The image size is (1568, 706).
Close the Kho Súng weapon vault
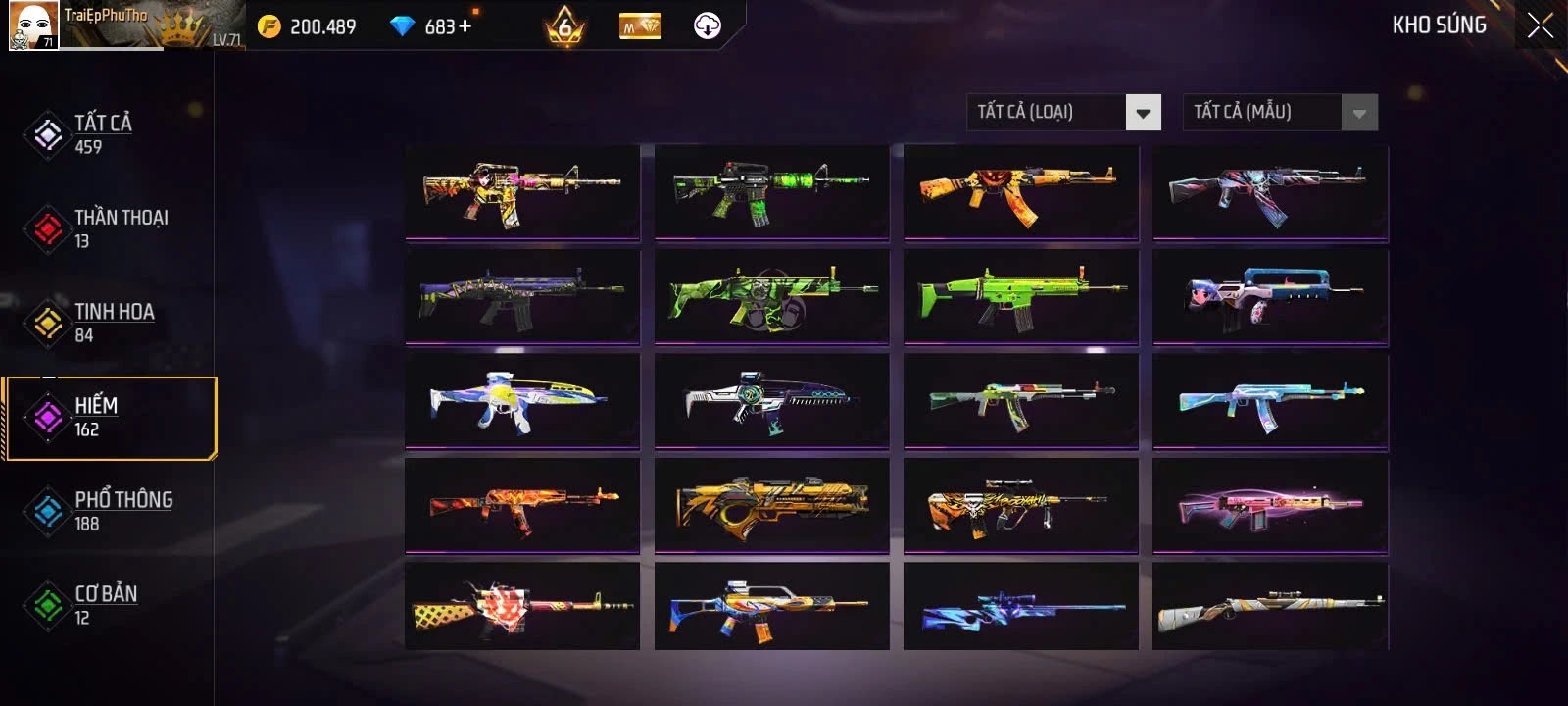click(x=1540, y=25)
